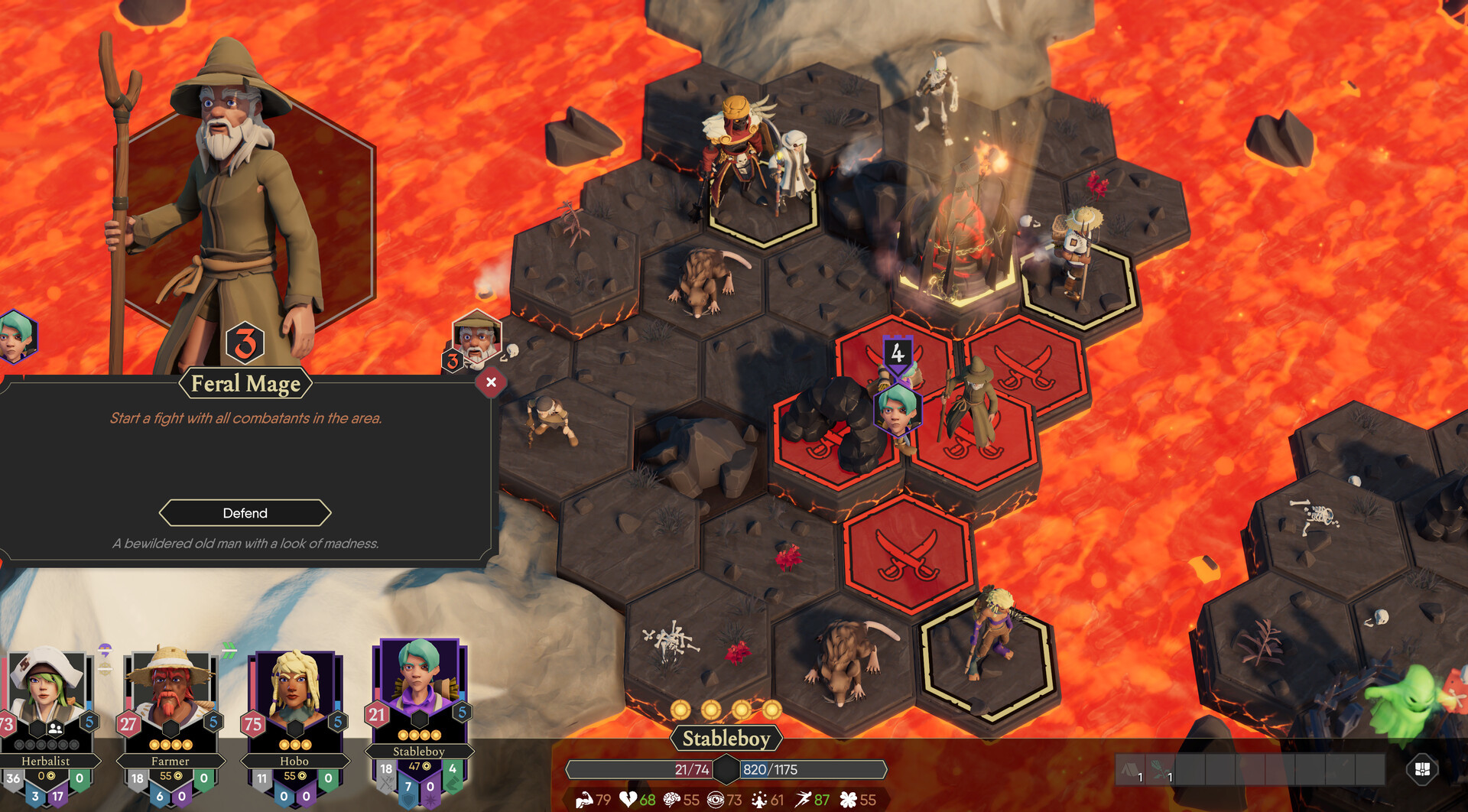
Task: Use the tent item in the inventory bar
Action: (1131, 770)
